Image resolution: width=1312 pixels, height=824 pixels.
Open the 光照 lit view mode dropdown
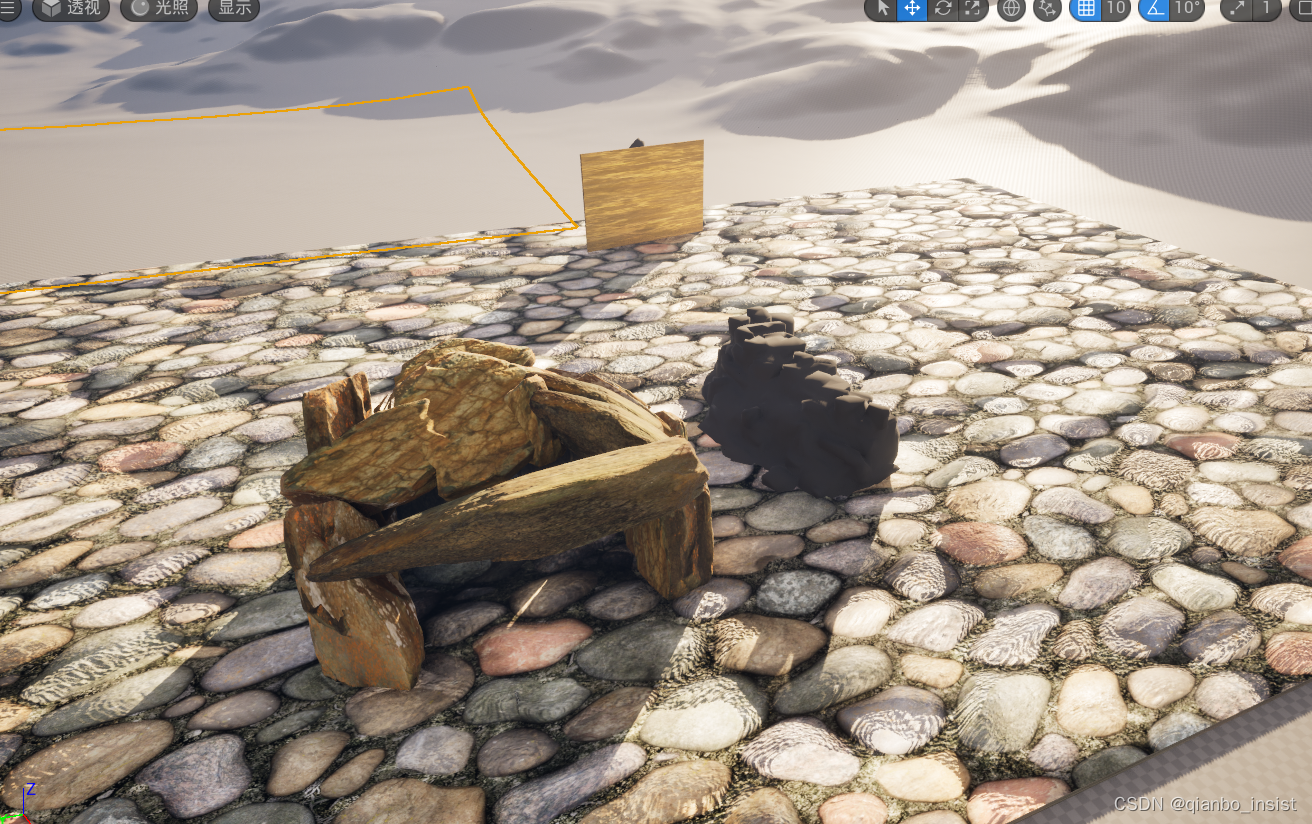[158, 8]
